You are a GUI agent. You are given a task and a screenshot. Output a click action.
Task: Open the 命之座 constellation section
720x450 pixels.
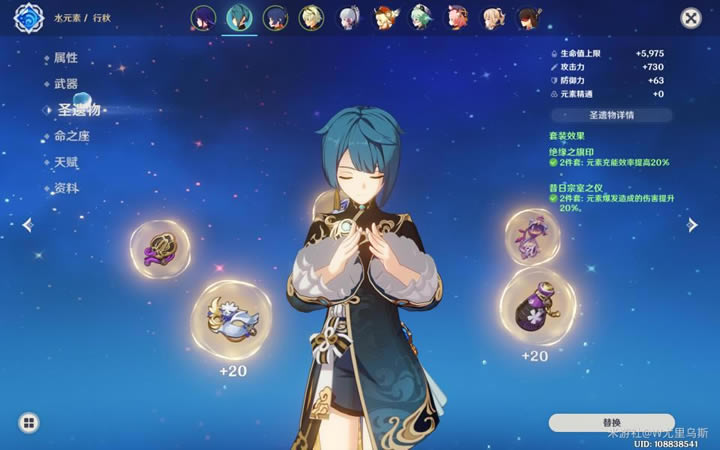(72, 136)
